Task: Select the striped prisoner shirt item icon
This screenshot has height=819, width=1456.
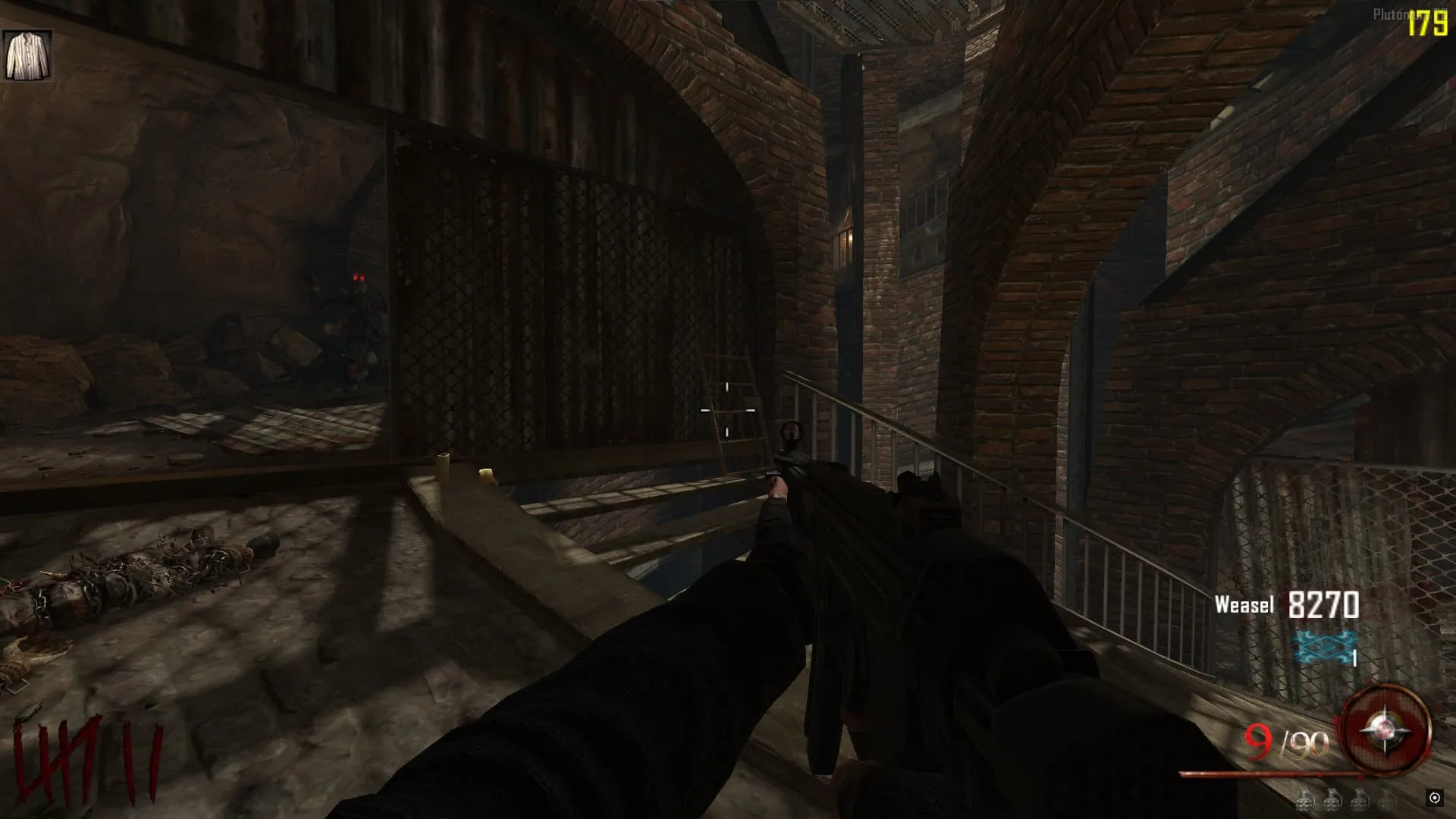Action: [27, 55]
